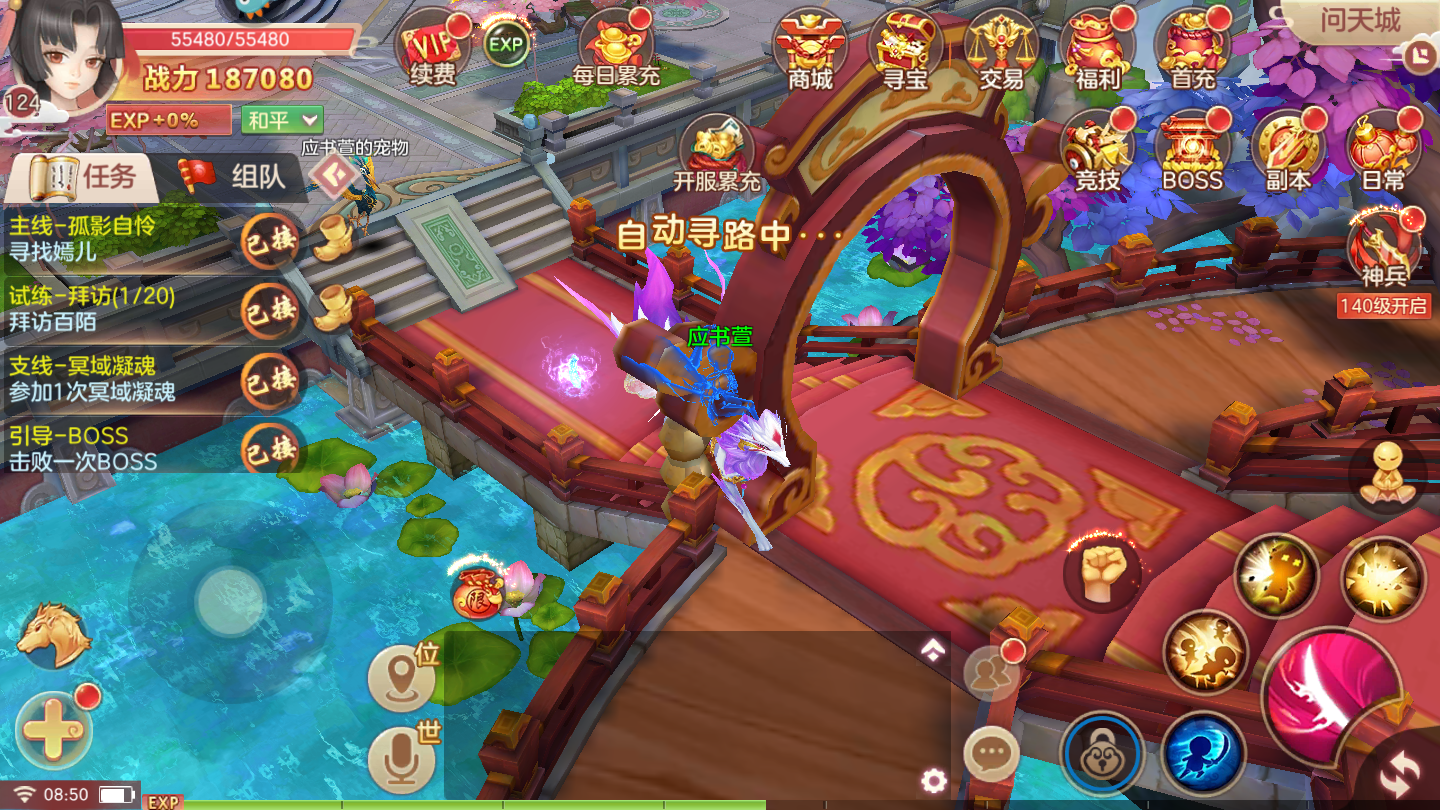
Task: Open the 开服累充 server launch event
Action: (x=716, y=155)
